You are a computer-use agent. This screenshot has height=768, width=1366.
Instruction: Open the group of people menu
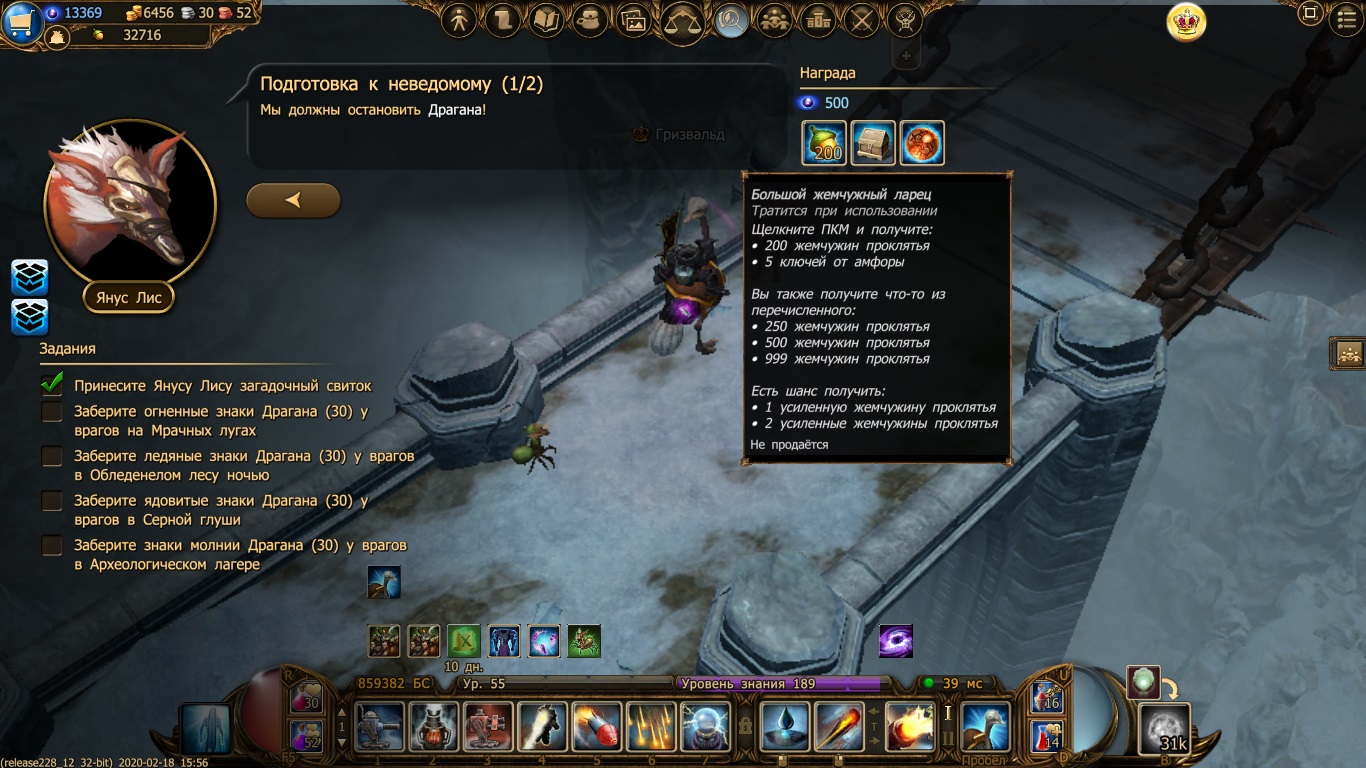773,20
